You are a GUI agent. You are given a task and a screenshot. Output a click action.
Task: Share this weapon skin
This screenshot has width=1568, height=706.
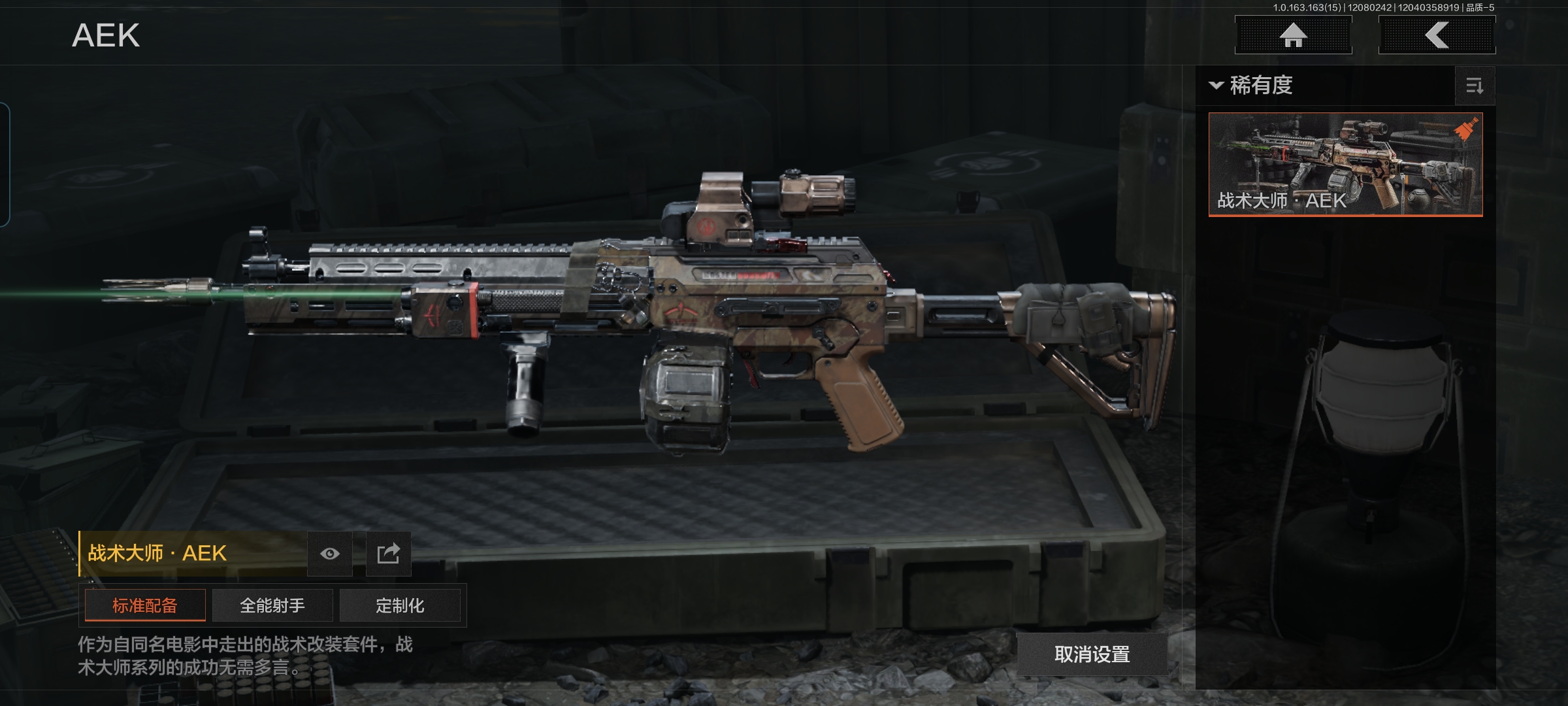[388, 554]
